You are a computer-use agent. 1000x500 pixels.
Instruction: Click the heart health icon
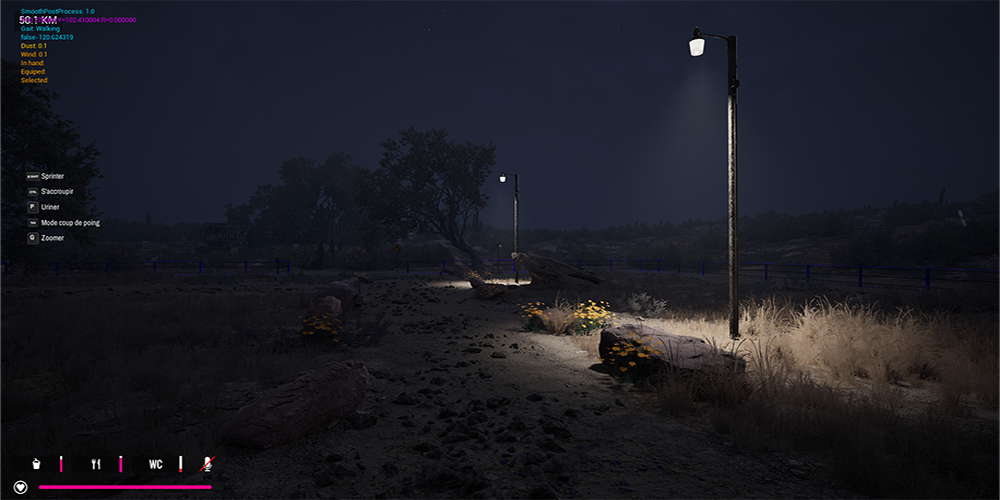[x=20, y=488]
